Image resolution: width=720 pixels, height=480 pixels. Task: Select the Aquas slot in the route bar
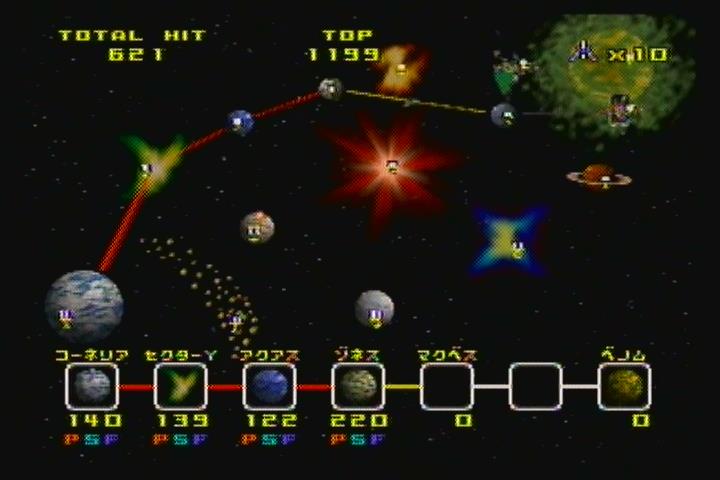coord(268,387)
